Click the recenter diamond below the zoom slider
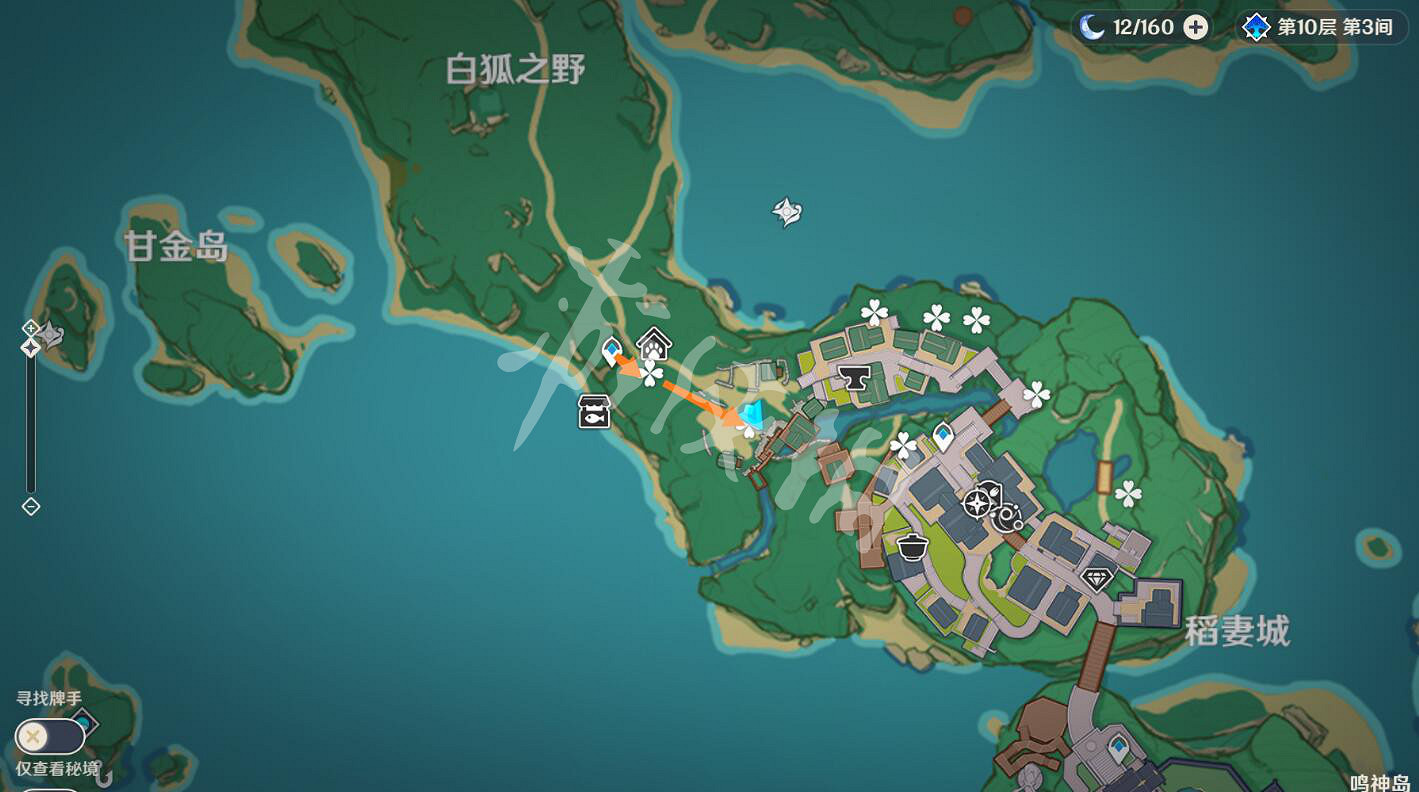 [30, 507]
